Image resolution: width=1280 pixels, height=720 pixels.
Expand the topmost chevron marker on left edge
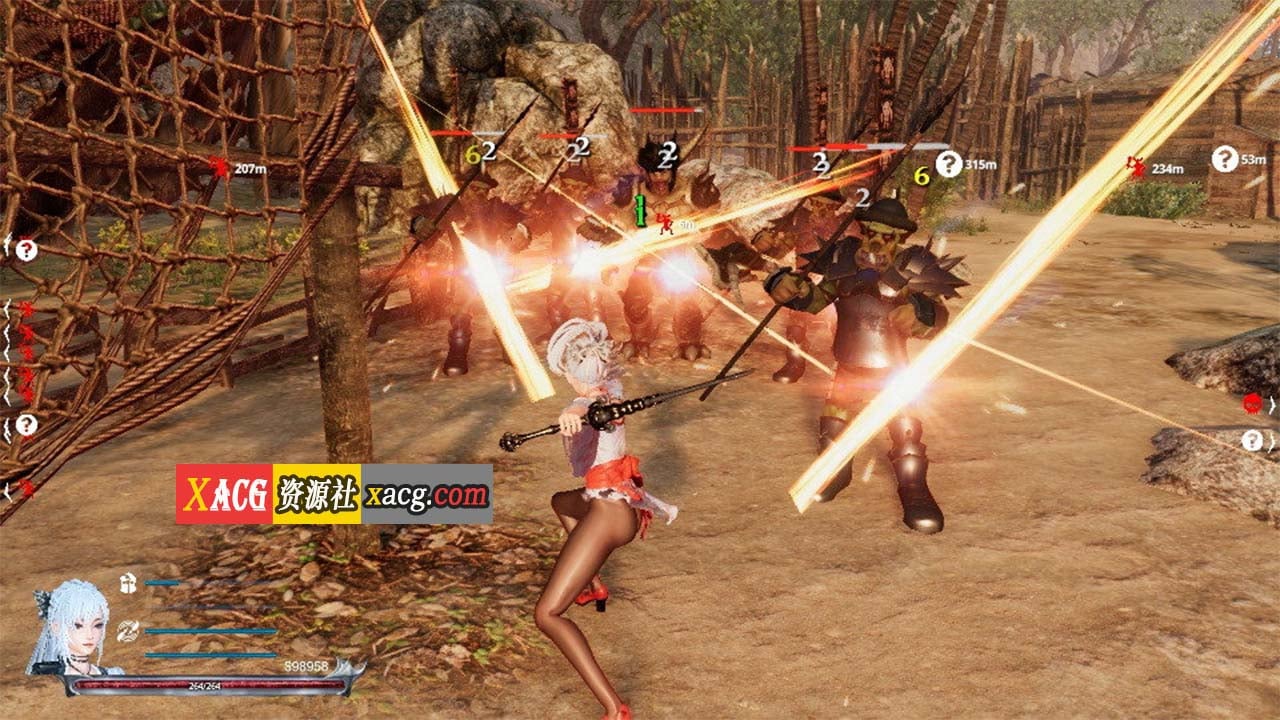click(x=7, y=243)
